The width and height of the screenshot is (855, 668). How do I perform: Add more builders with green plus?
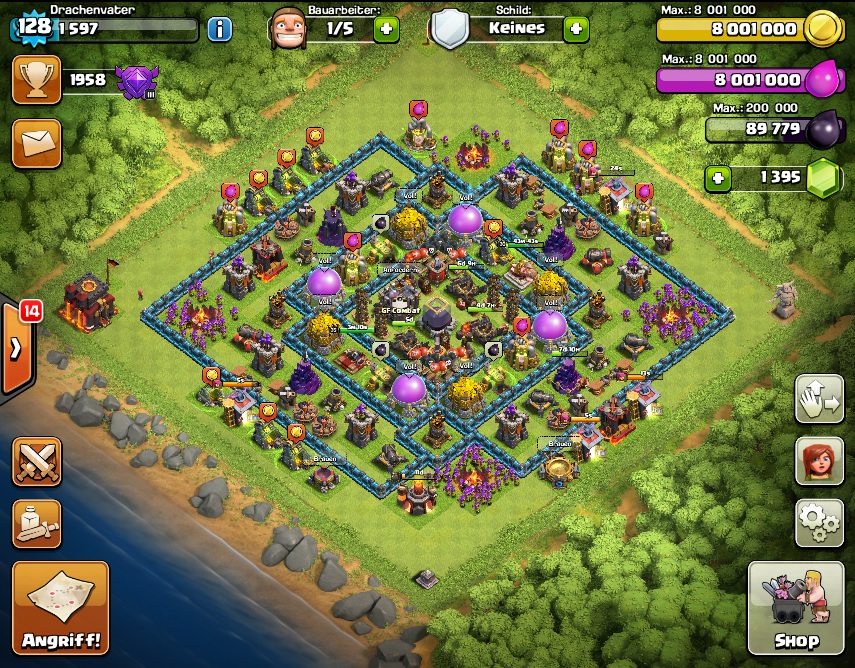pyautogui.click(x=386, y=28)
